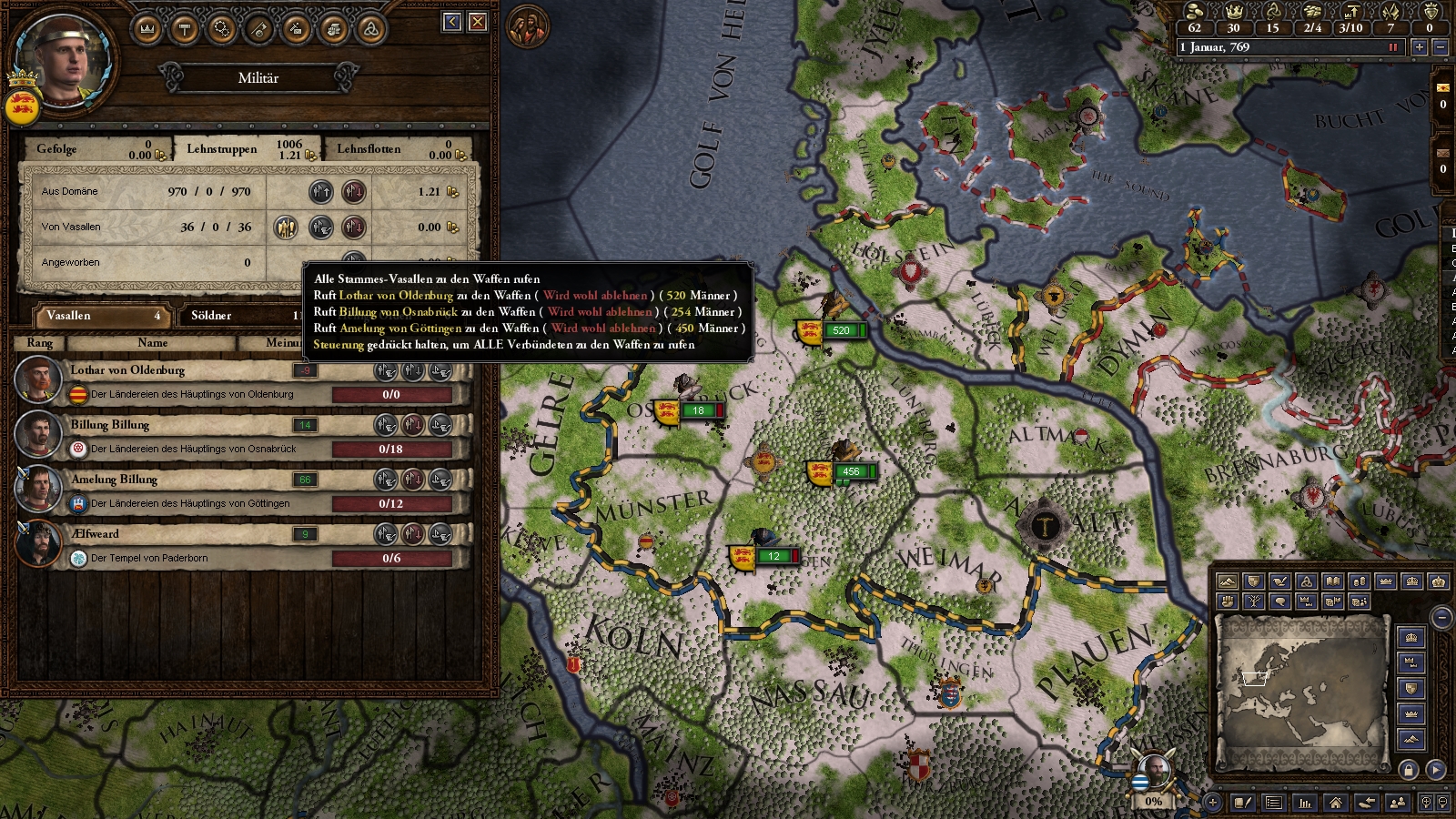The width and height of the screenshot is (1456, 819).
Task: Go back using the blue arrow button
Action: click(x=452, y=22)
